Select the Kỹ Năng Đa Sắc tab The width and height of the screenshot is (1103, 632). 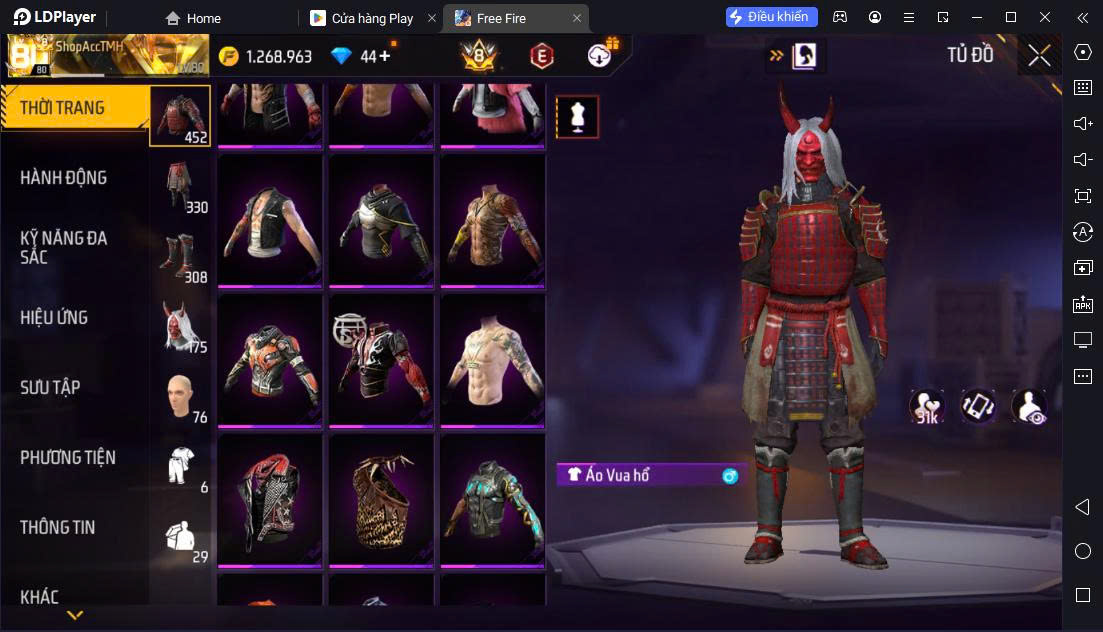[63, 247]
